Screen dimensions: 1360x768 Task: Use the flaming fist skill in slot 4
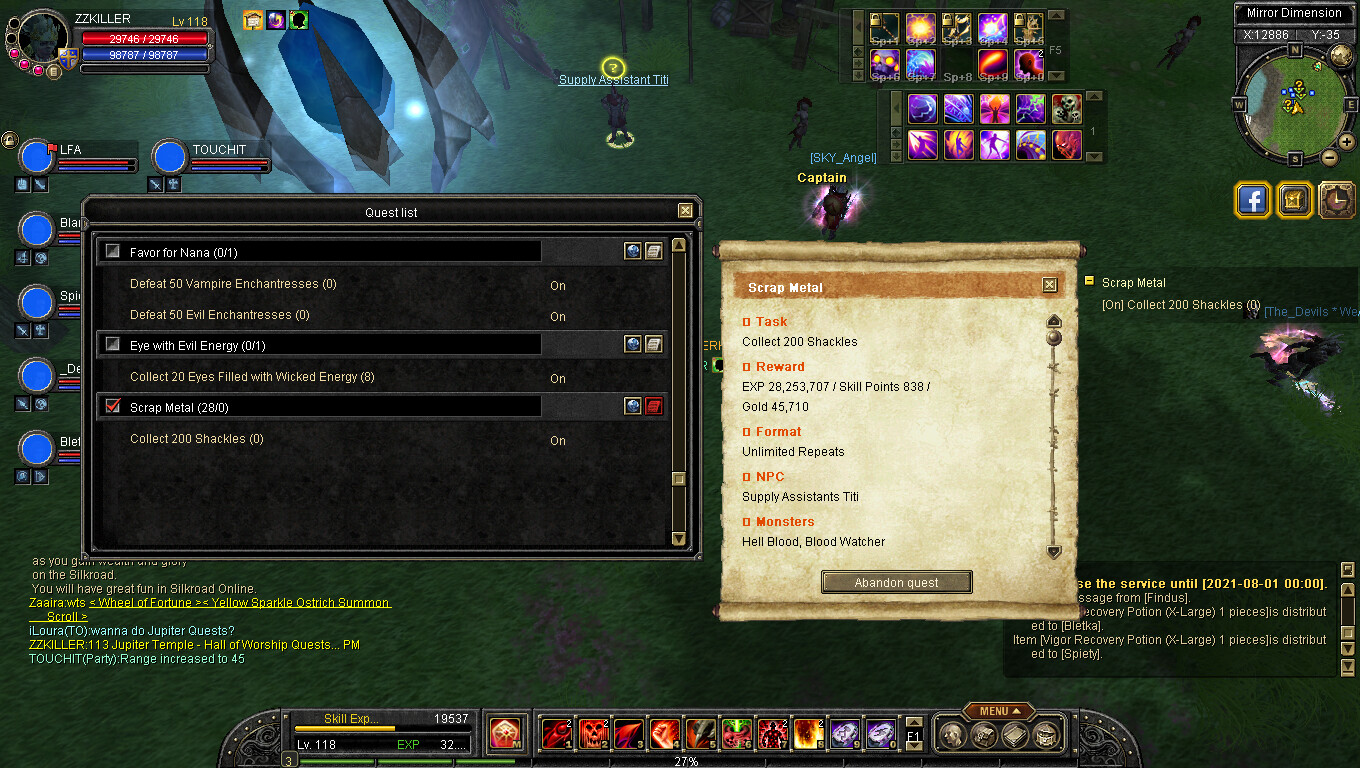point(665,734)
